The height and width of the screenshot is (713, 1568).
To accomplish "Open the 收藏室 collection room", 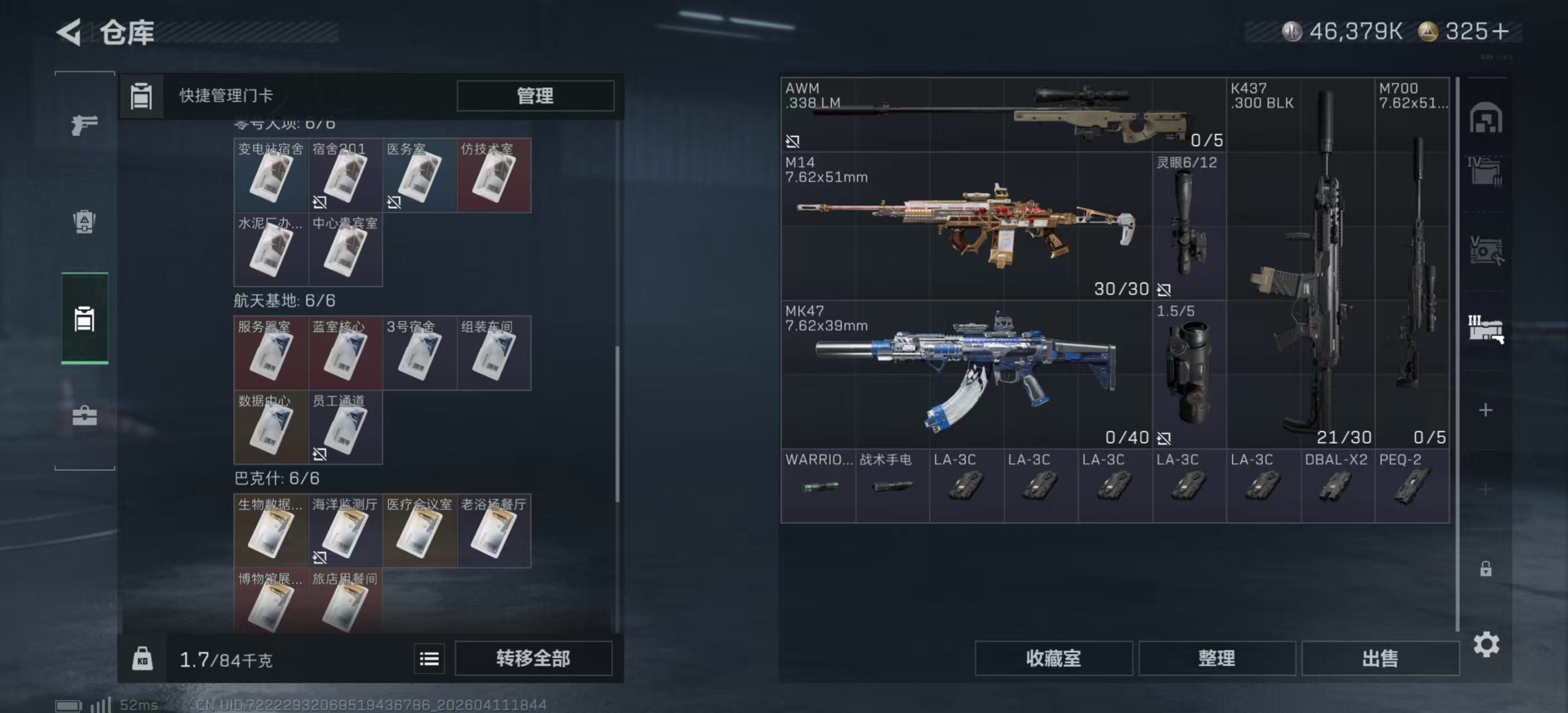I will [x=1053, y=658].
